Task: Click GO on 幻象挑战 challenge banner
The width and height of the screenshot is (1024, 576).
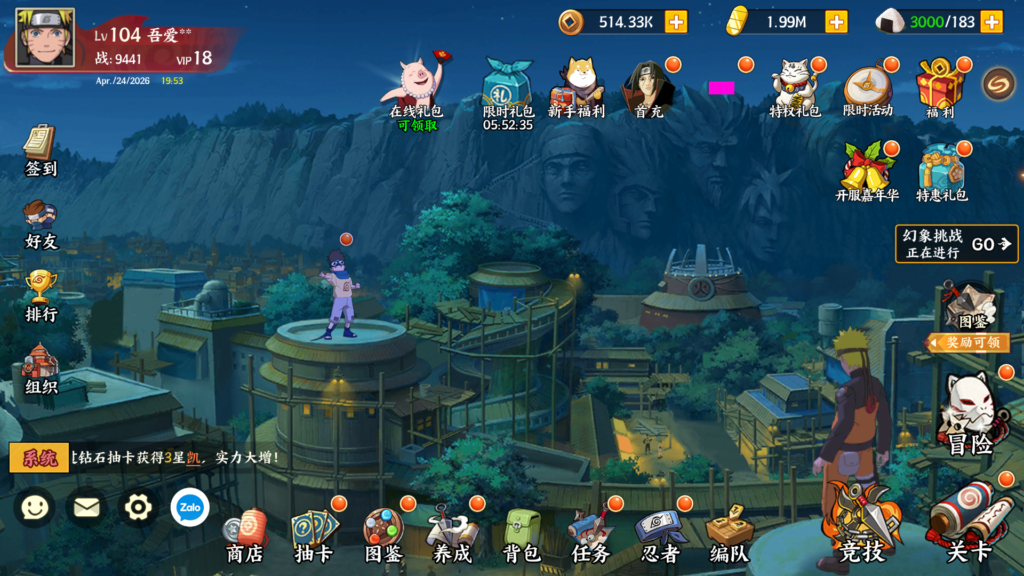Action: point(991,244)
